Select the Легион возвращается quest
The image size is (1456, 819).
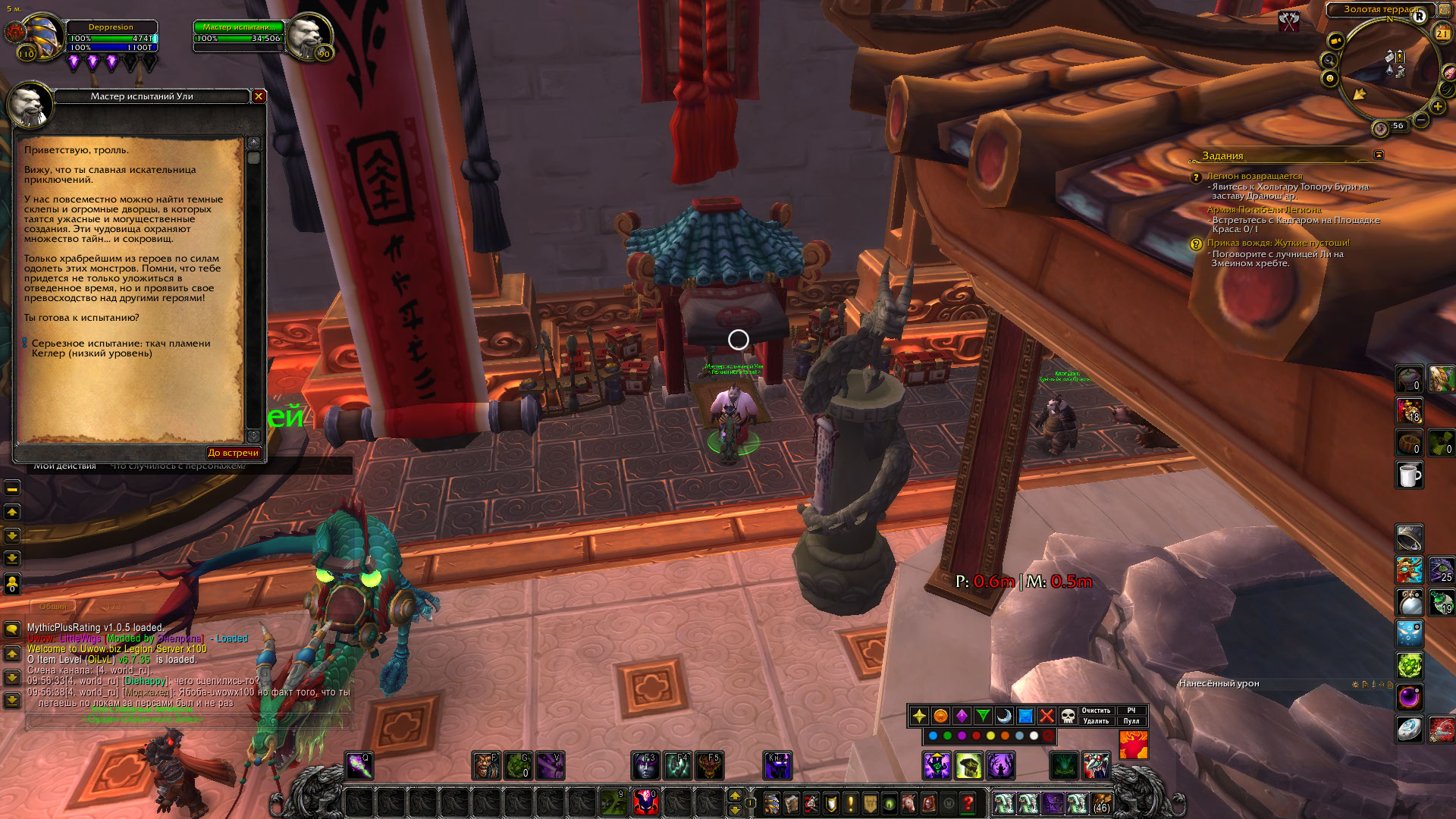[x=1254, y=176]
